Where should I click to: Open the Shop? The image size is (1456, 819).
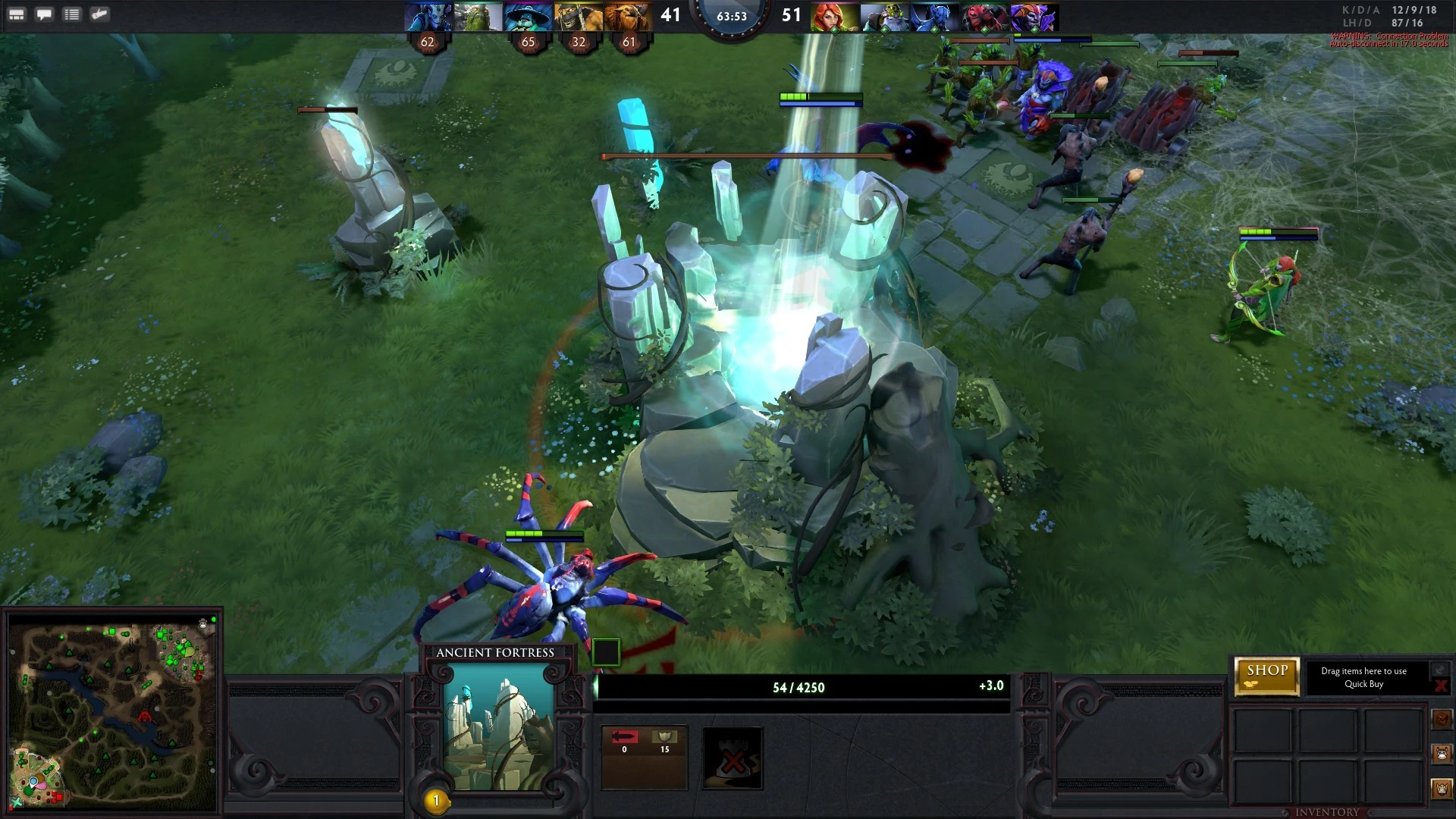click(x=1266, y=675)
